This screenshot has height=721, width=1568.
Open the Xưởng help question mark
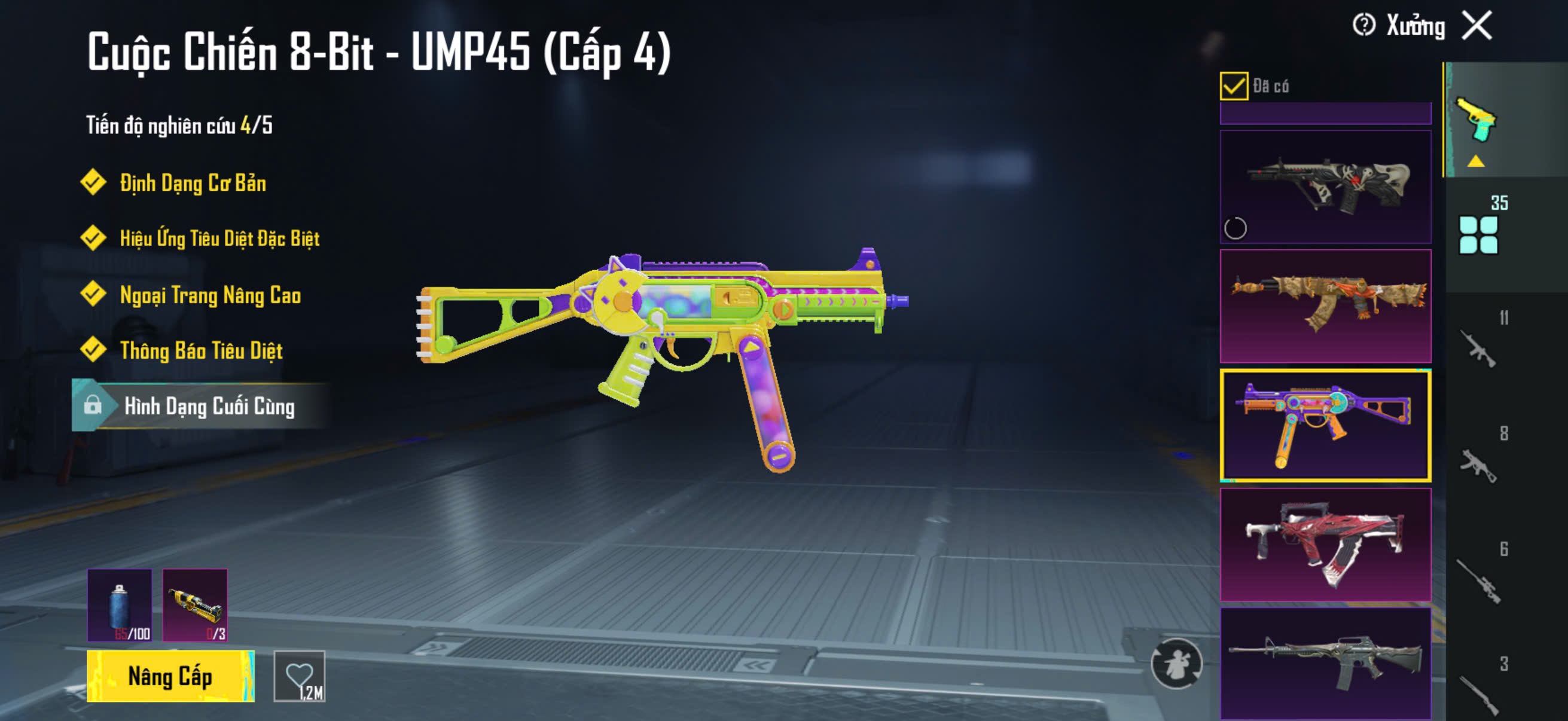[x=1363, y=26]
